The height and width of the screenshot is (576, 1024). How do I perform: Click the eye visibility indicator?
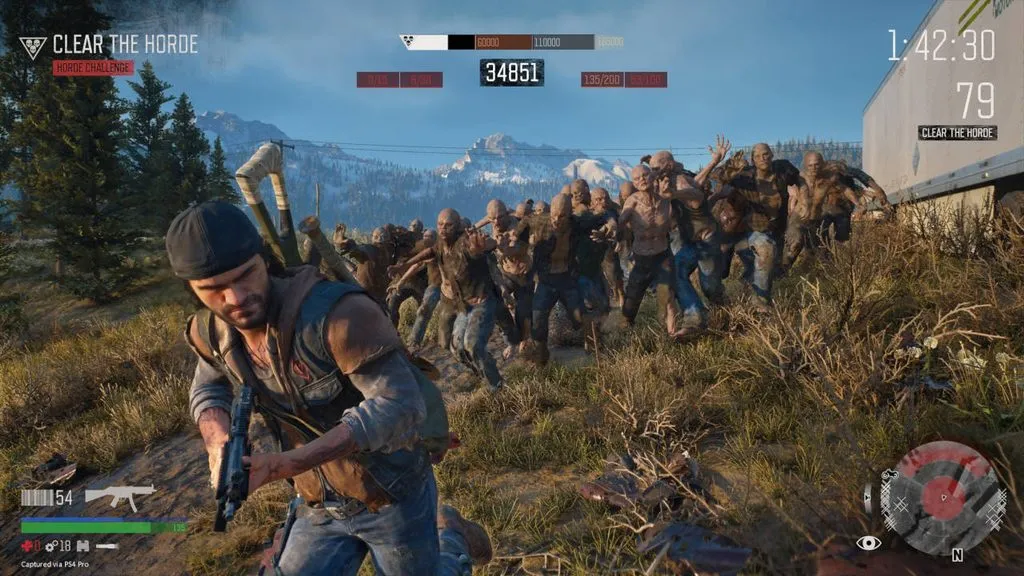(868, 543)
